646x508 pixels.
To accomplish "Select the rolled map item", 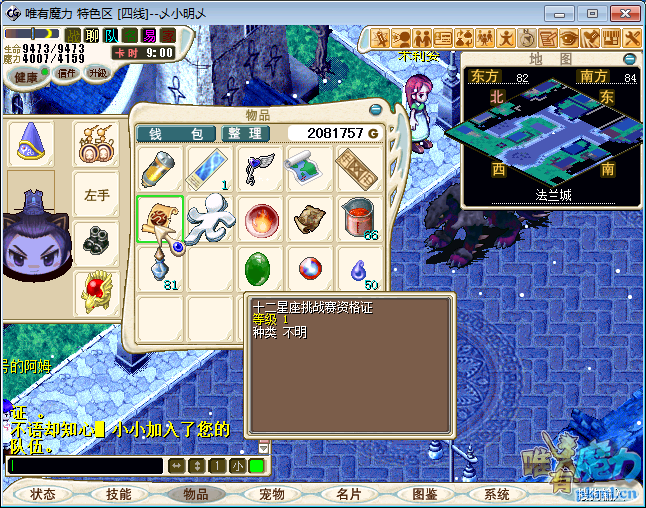I will tap(308, 168).
